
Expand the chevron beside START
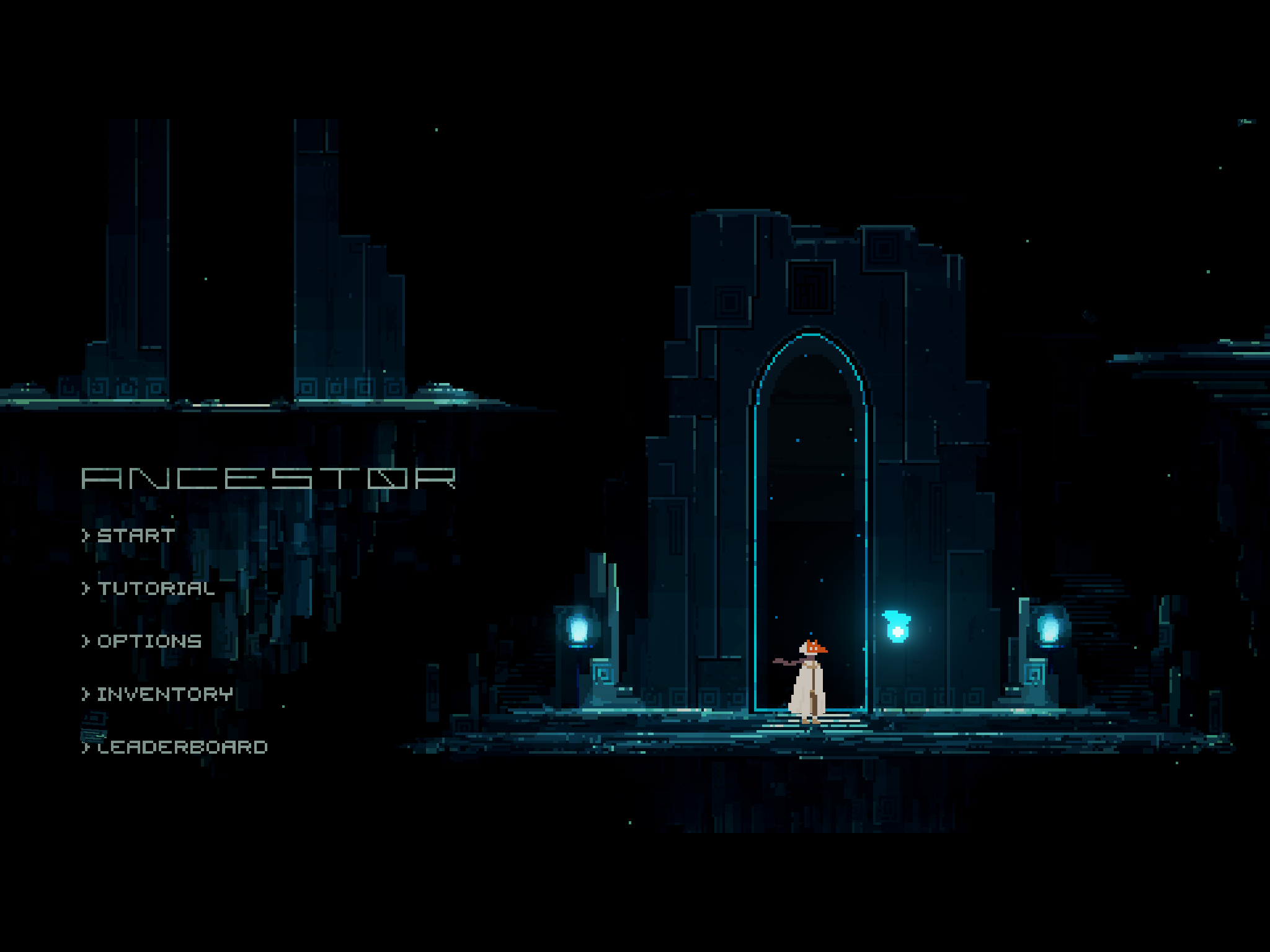point(86,534)
